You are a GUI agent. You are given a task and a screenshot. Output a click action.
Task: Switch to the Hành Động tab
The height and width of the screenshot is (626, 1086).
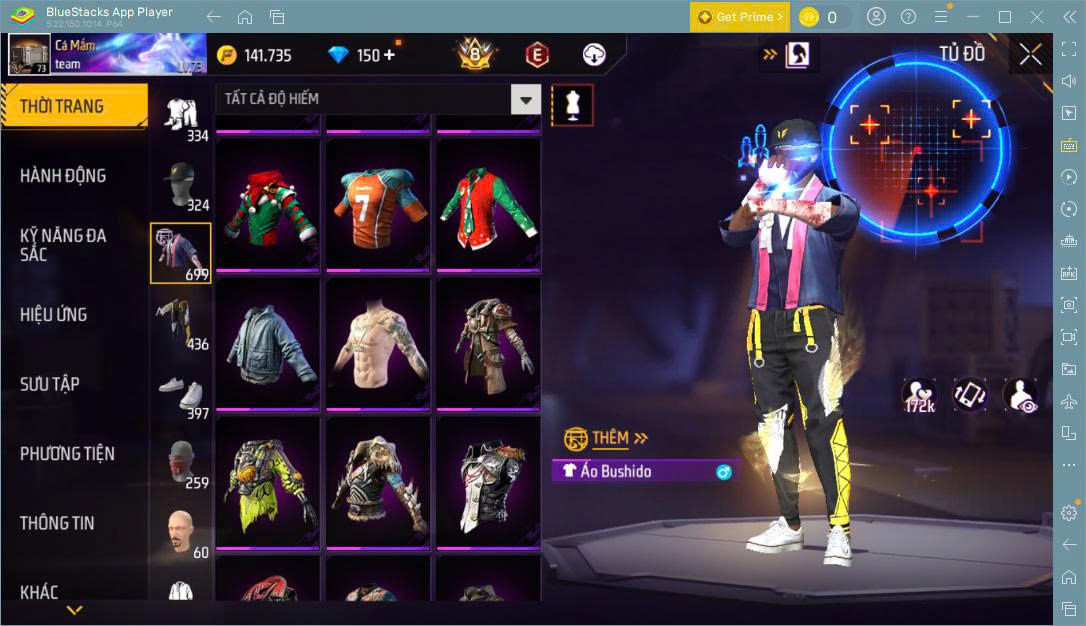(x=63, y=176)
